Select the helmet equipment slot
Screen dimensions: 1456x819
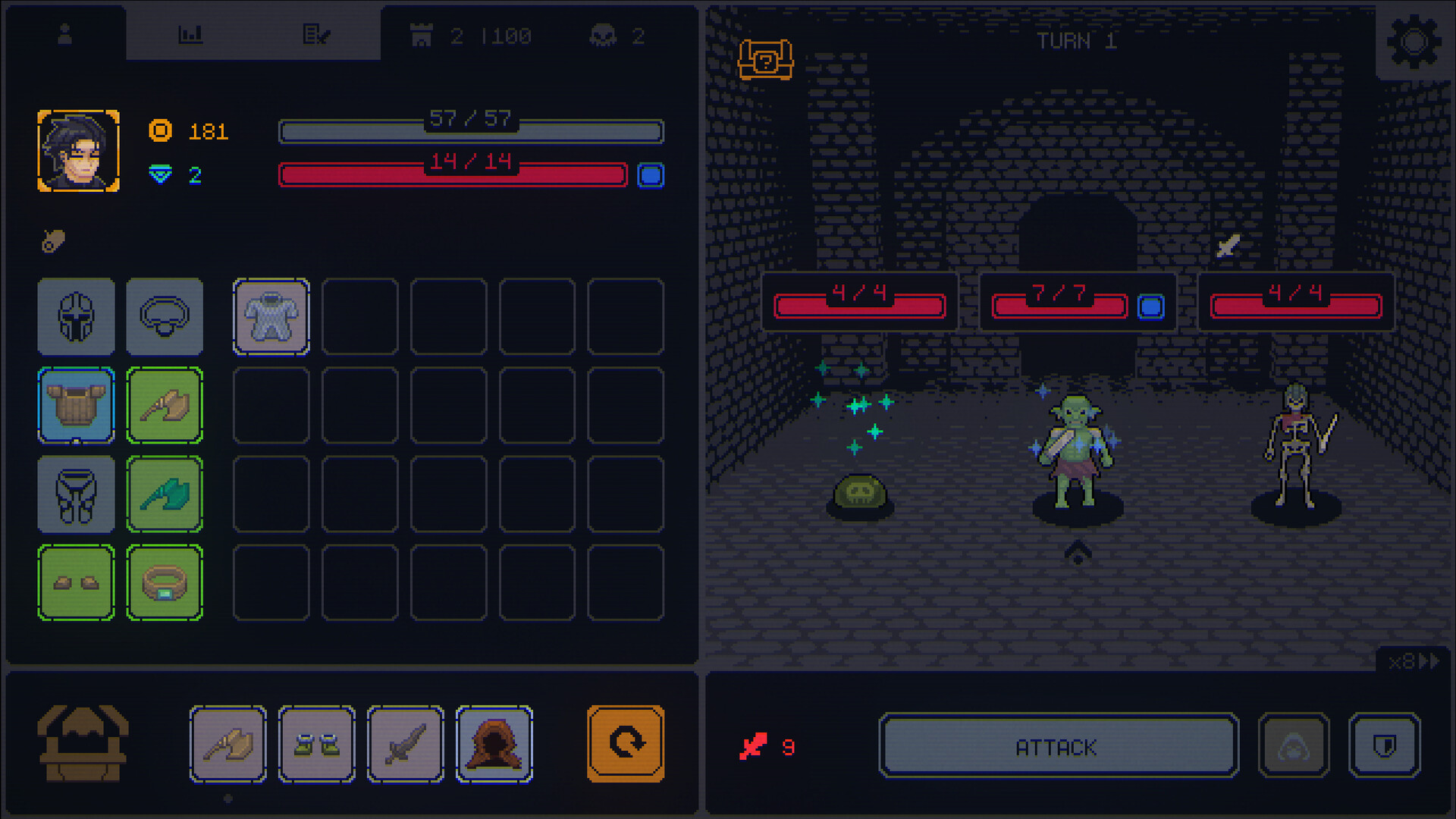coord(76,317)
